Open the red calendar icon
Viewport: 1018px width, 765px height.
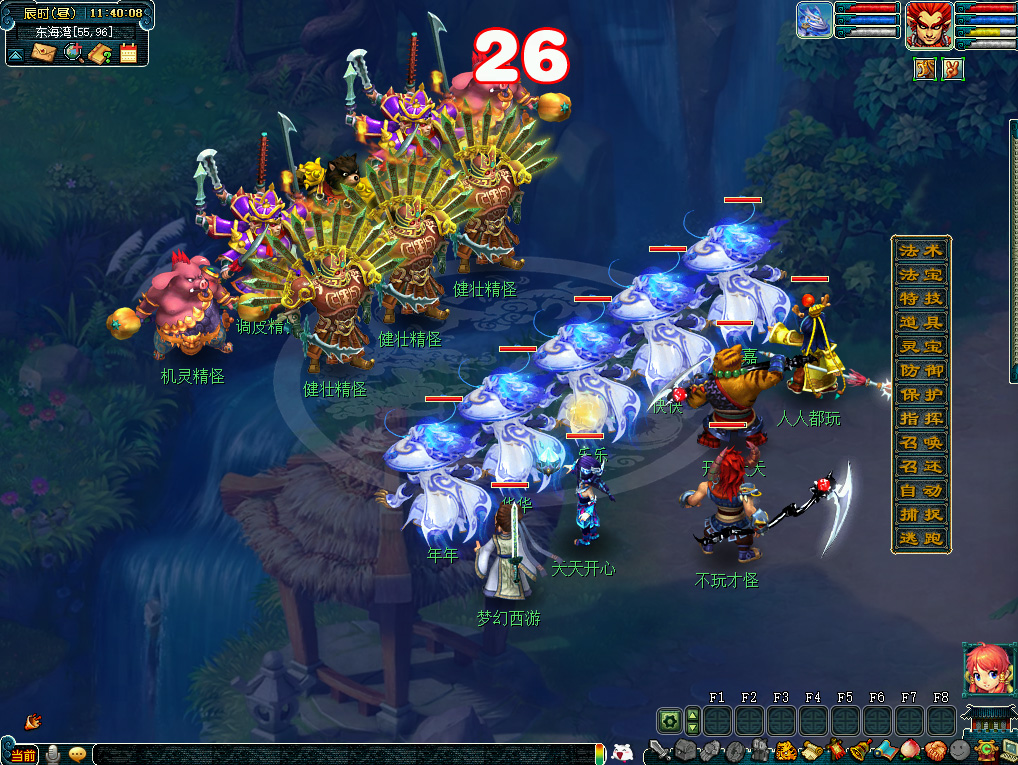click(128, 53)
